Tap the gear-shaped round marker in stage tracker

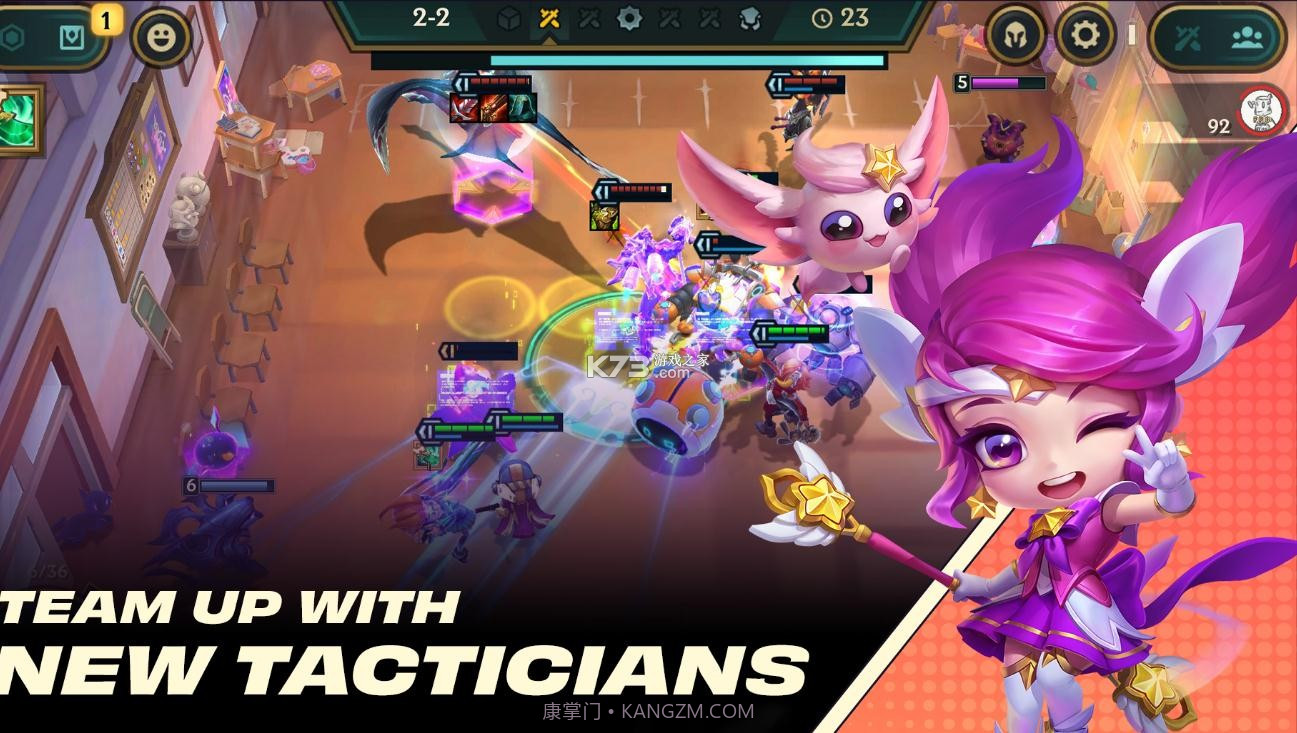coord(629,18)
